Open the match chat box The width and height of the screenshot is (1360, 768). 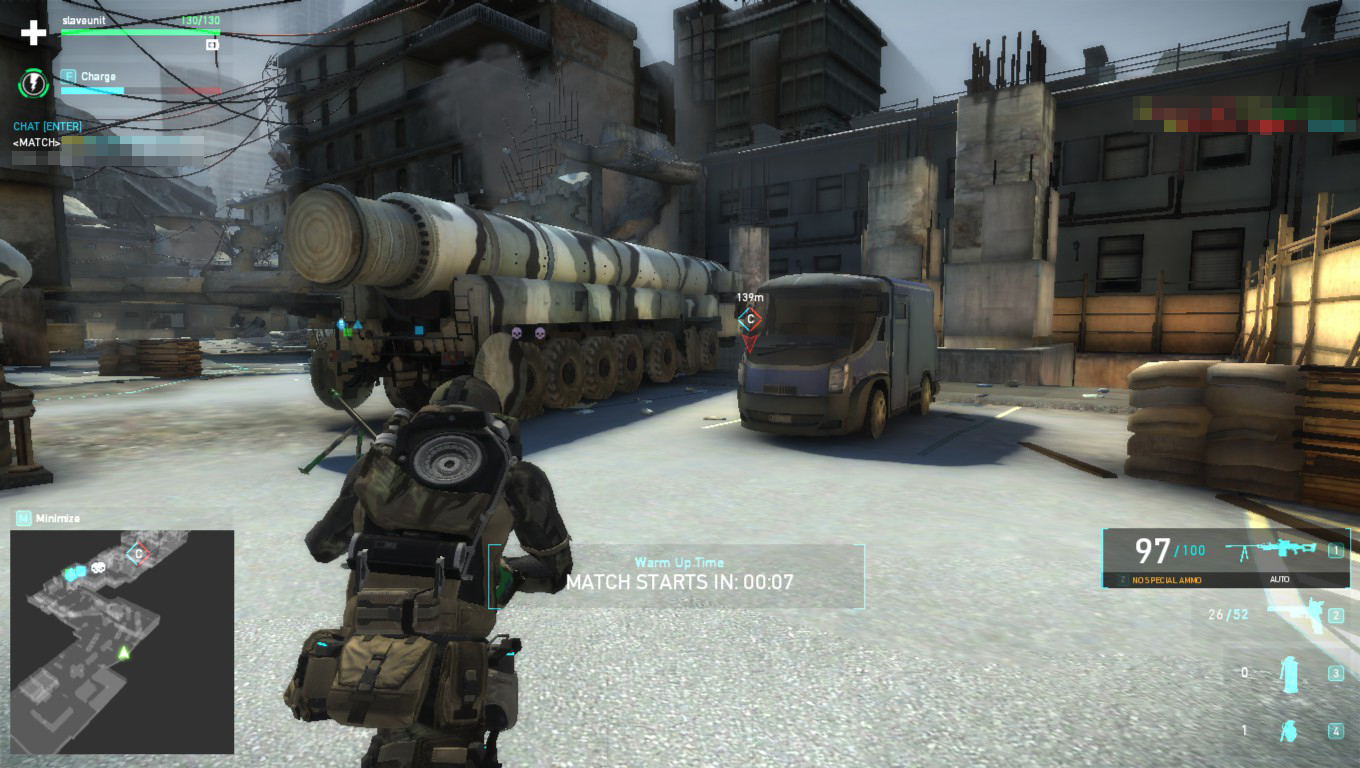(x=47, y=127)
